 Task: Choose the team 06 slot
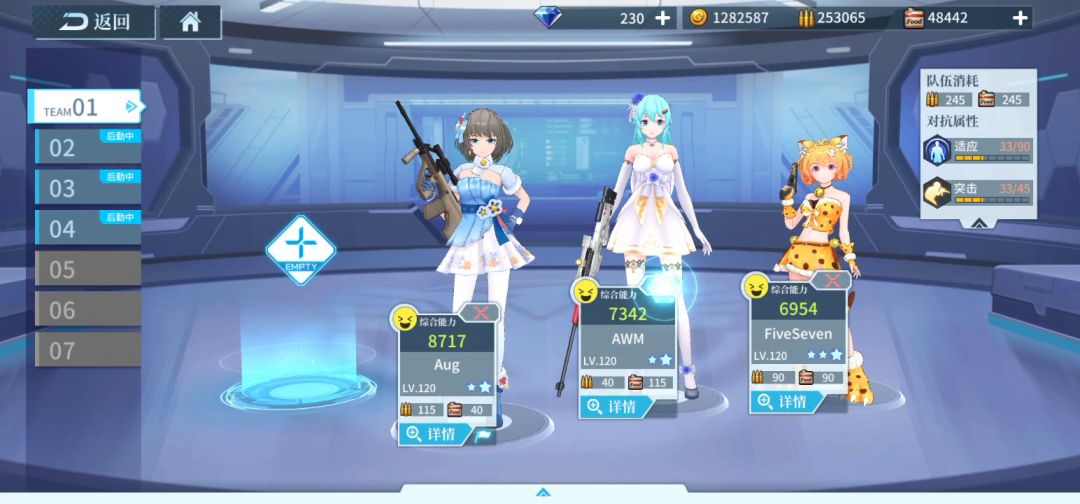point(87,310)
